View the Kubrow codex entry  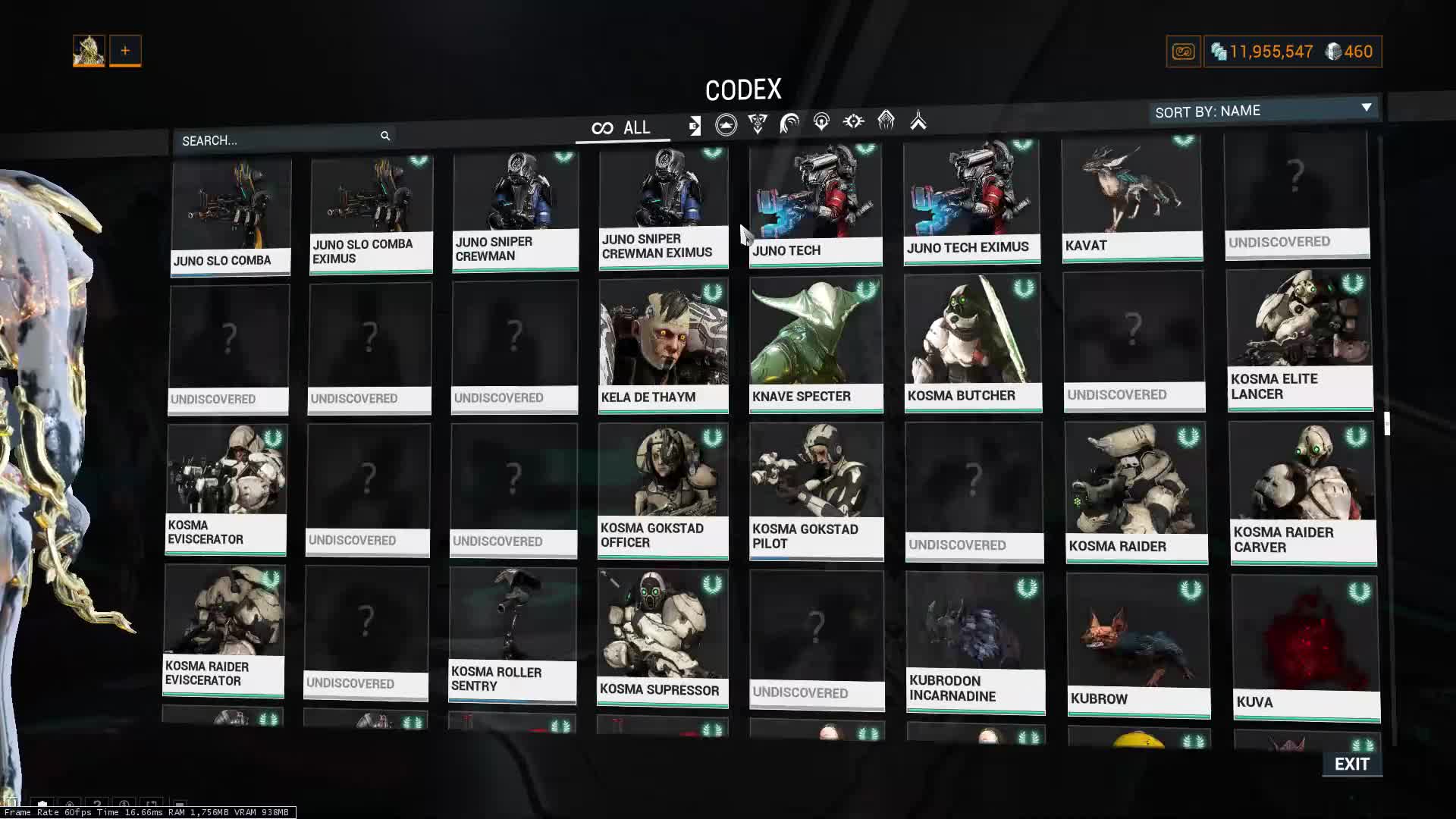(1137, 645)
